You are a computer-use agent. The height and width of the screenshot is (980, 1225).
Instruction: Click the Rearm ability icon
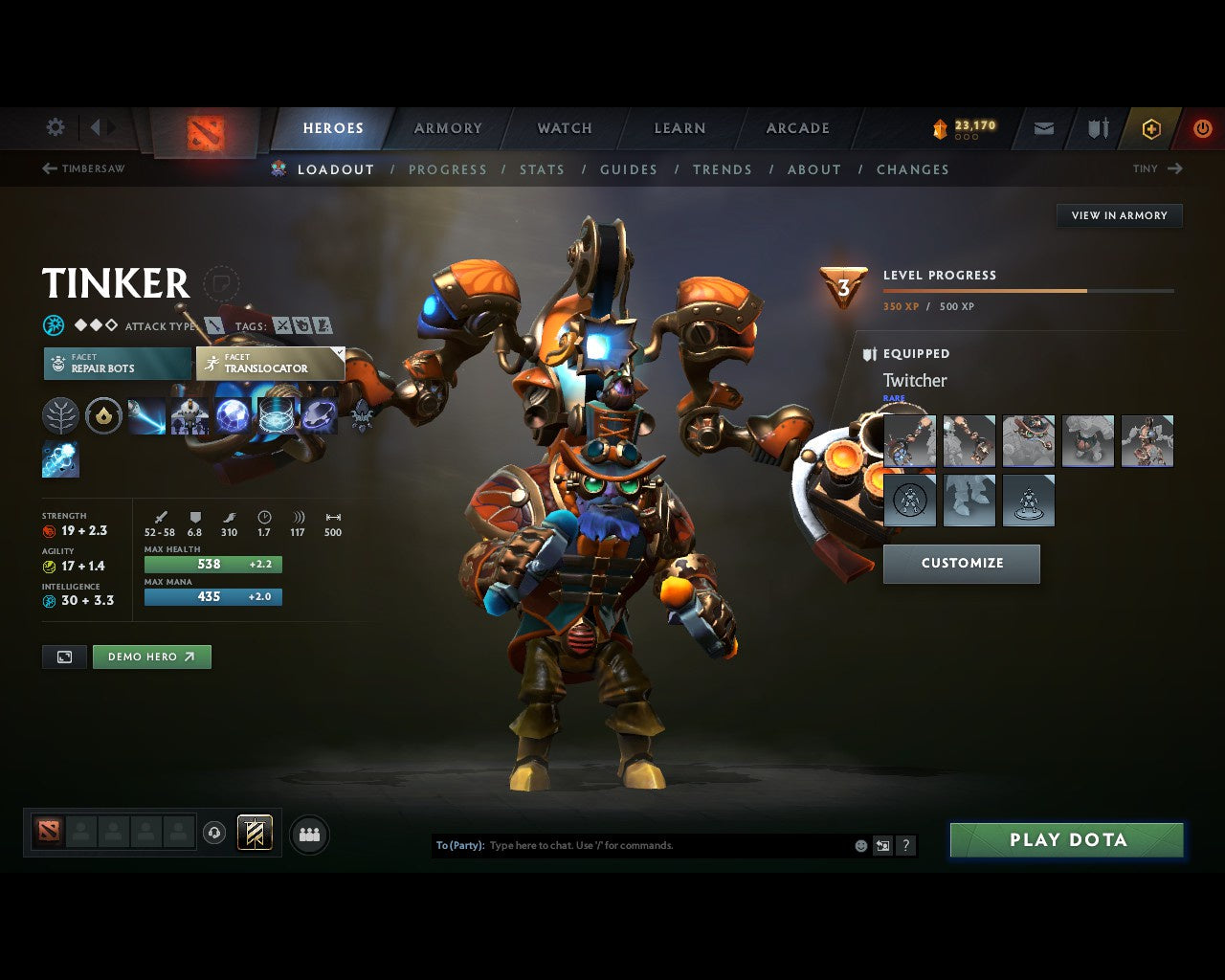point(320,416)
